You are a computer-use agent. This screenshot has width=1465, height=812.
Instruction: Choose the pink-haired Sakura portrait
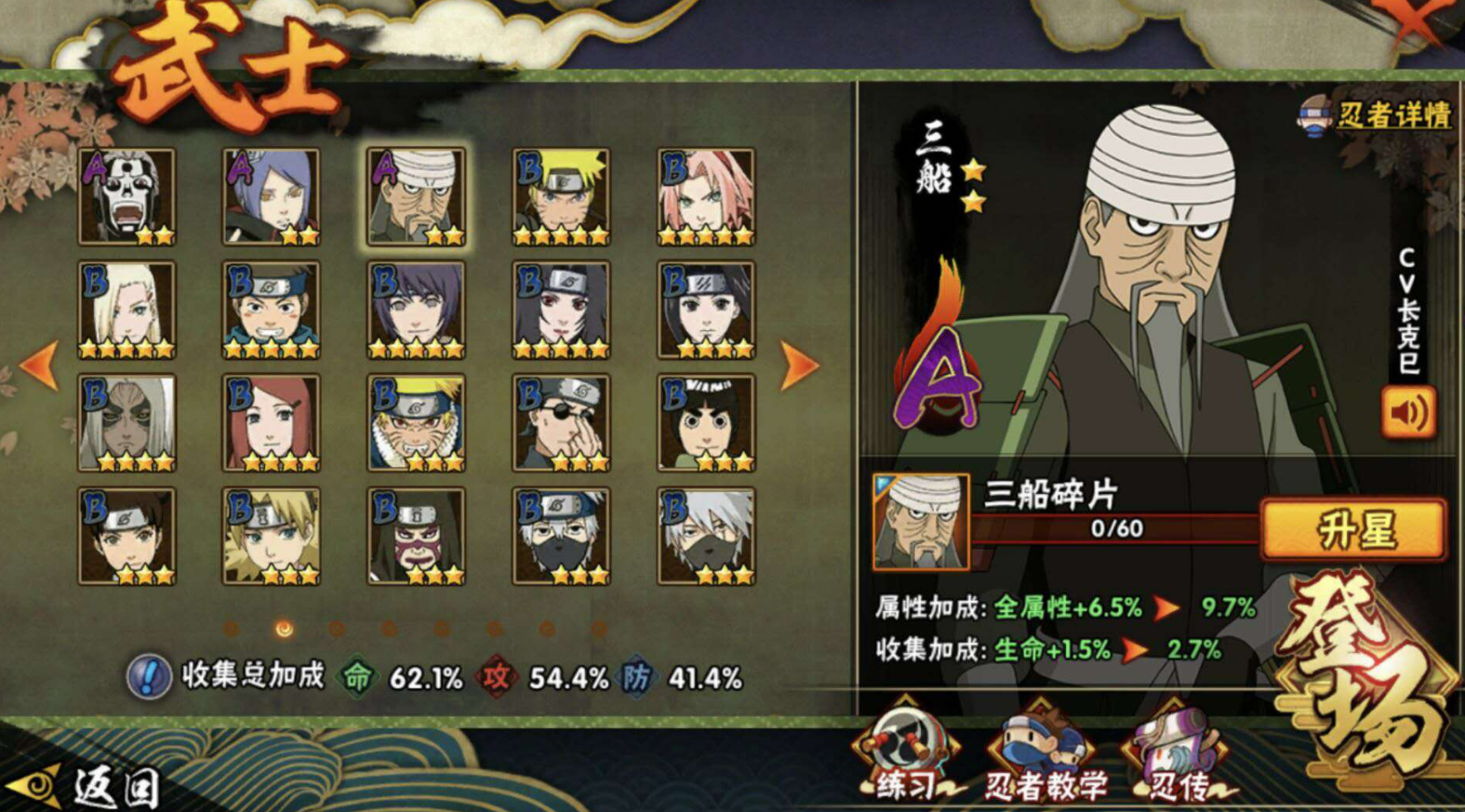click(x=706, y=197)
